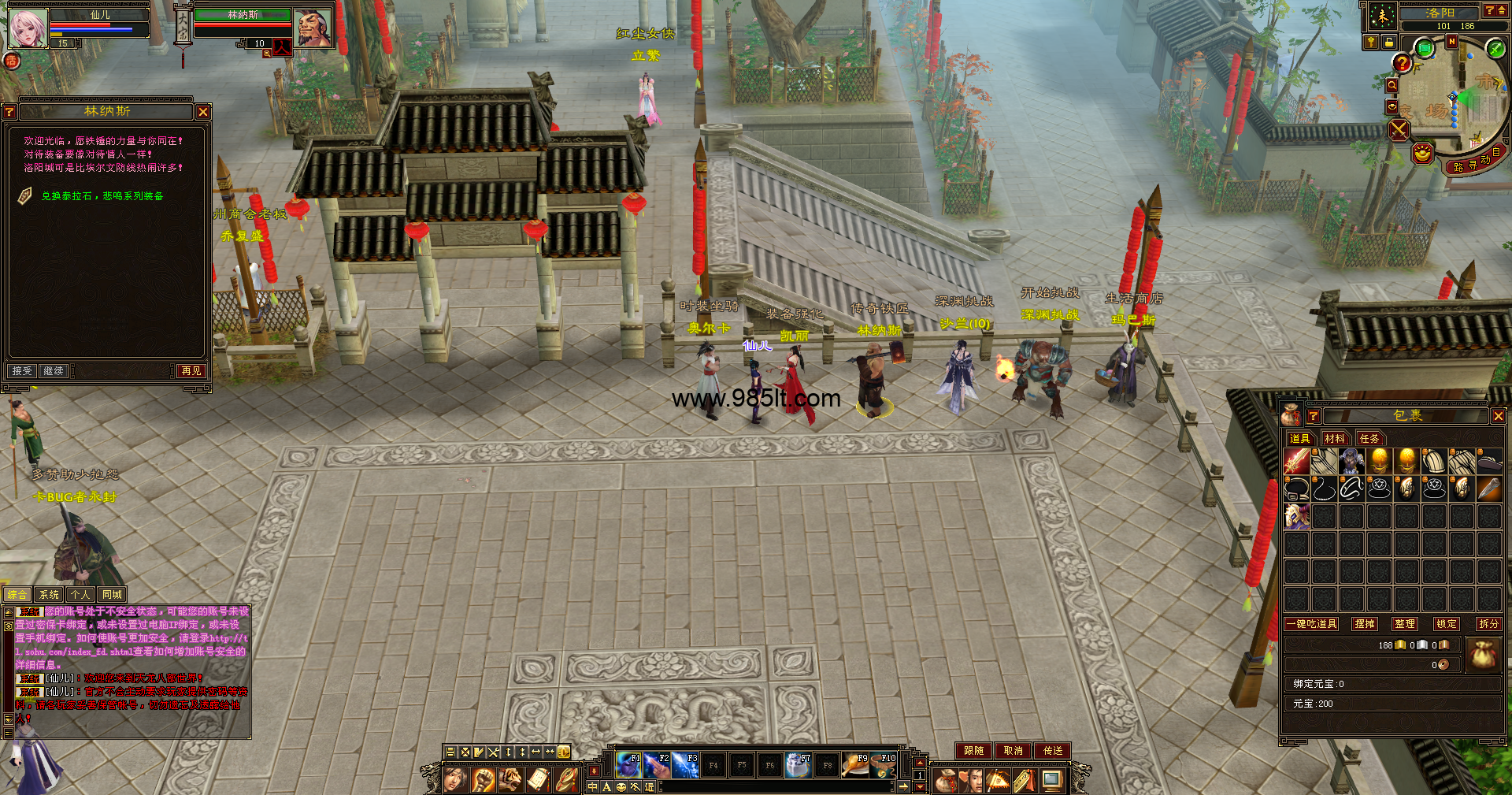Close the 包裹 inventory panel
This screenshot has height=795, width=1512.
[1498, 416]
